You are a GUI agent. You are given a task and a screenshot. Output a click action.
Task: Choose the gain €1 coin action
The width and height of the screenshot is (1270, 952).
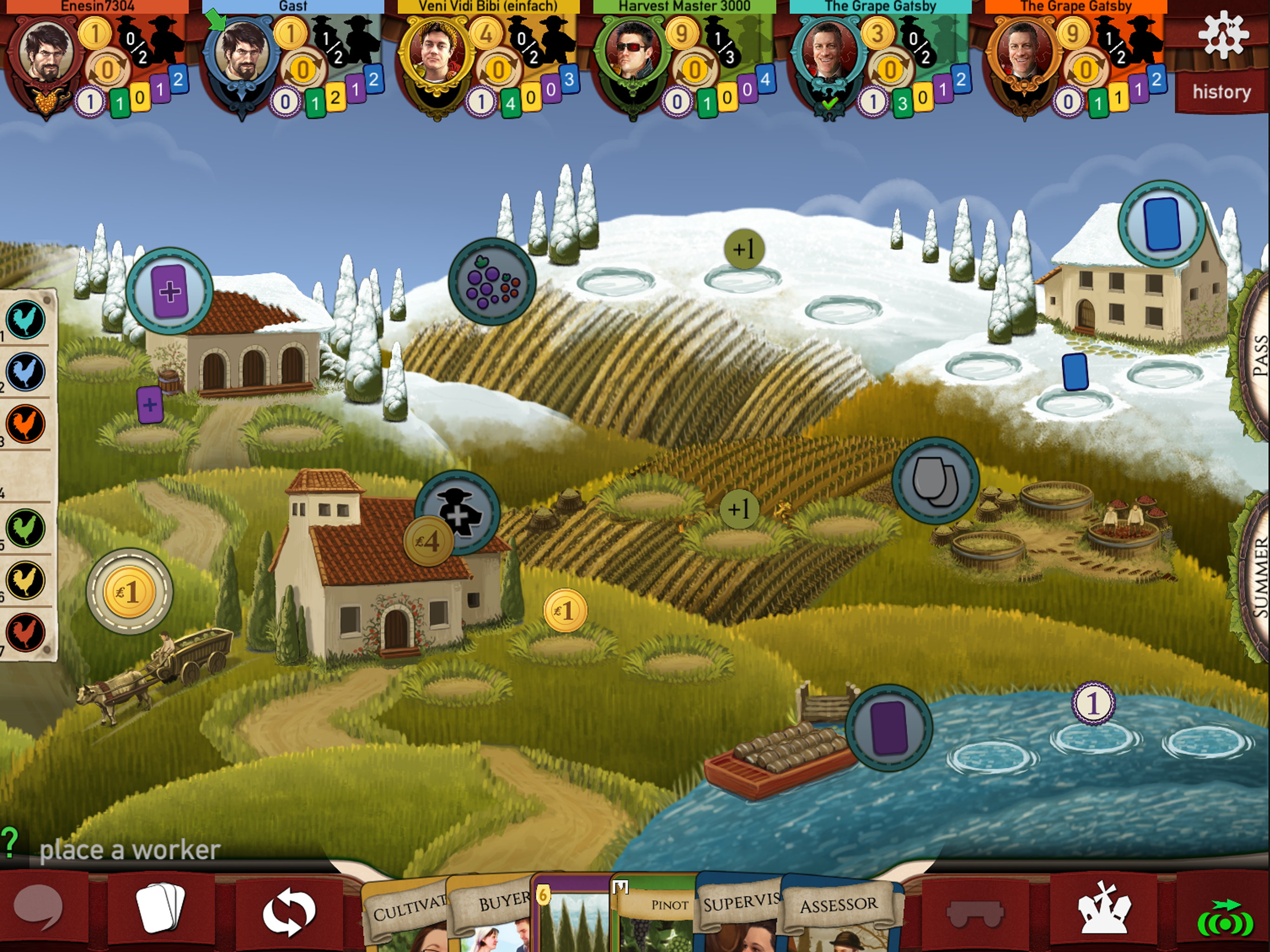point(129,591)
